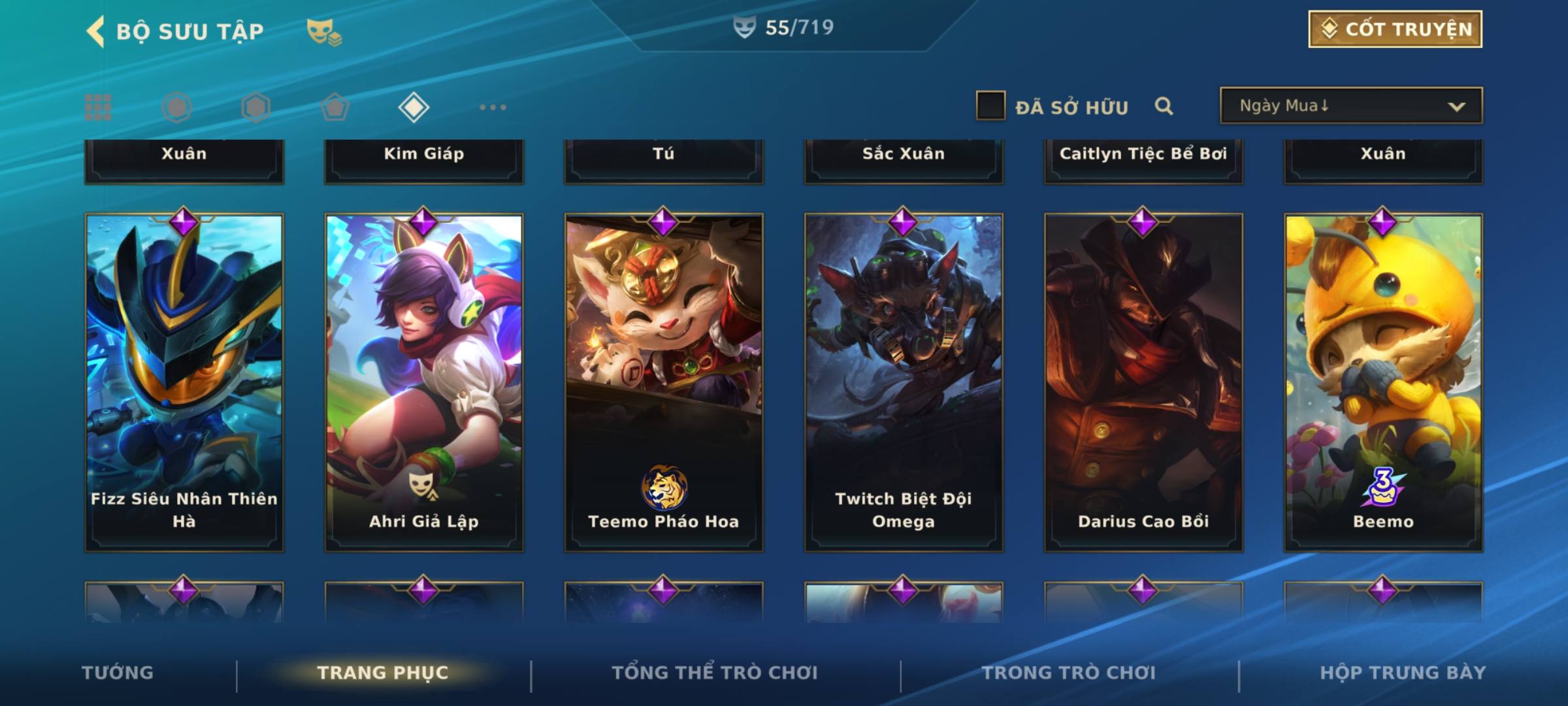Screen dimensions: 1568x706
Task: Open the Ahri Giả Lập skin card
Action: tap(424, 382)
